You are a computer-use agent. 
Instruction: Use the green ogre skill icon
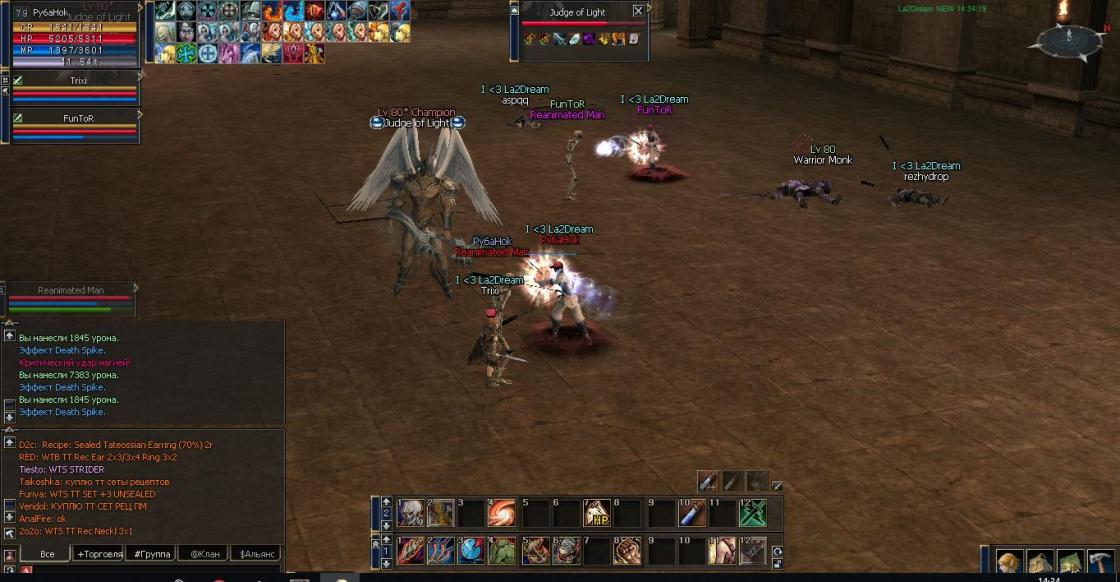point(504,550)
